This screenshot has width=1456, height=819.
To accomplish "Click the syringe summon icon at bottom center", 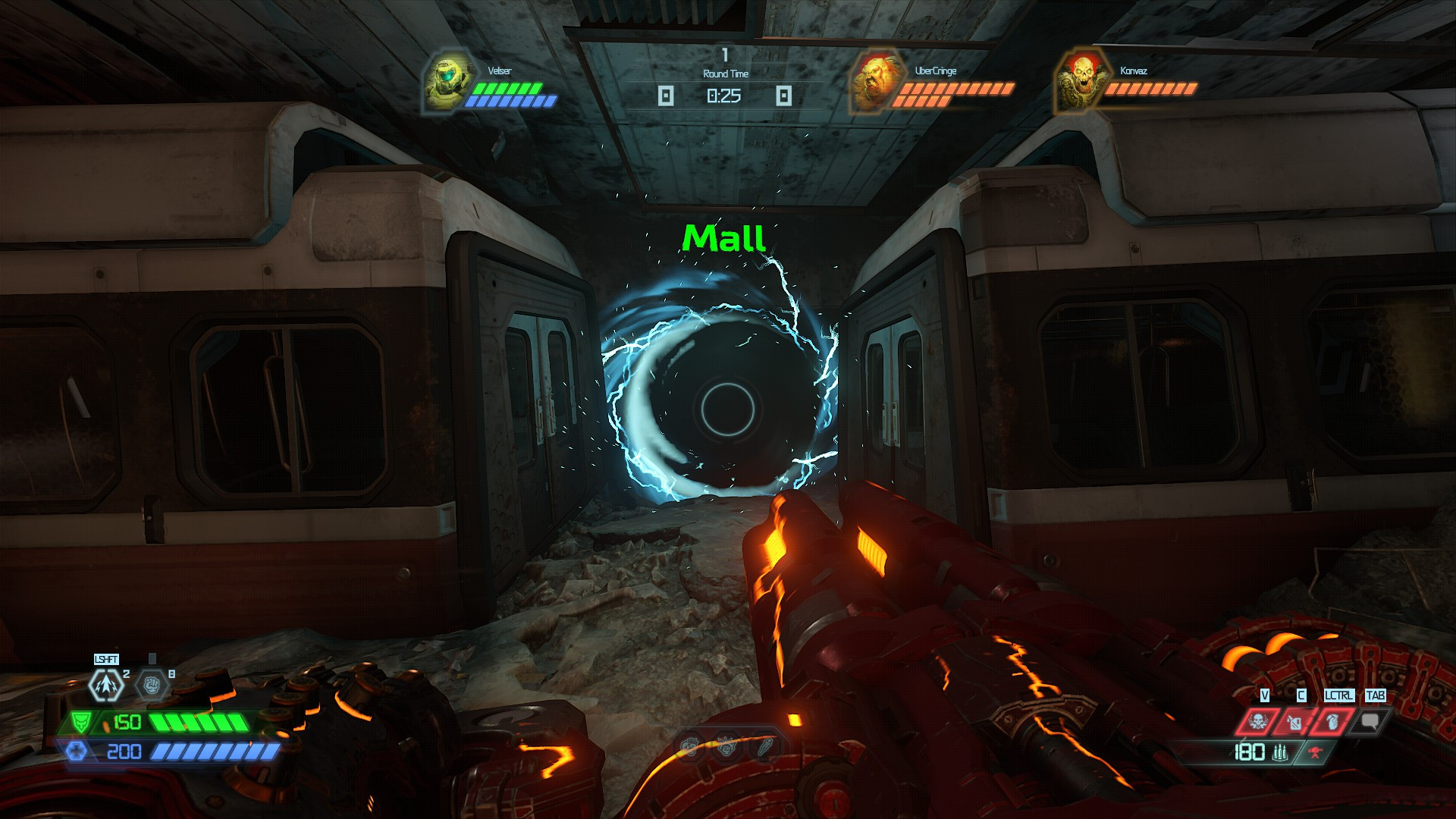I will click(x=765, y=747).
